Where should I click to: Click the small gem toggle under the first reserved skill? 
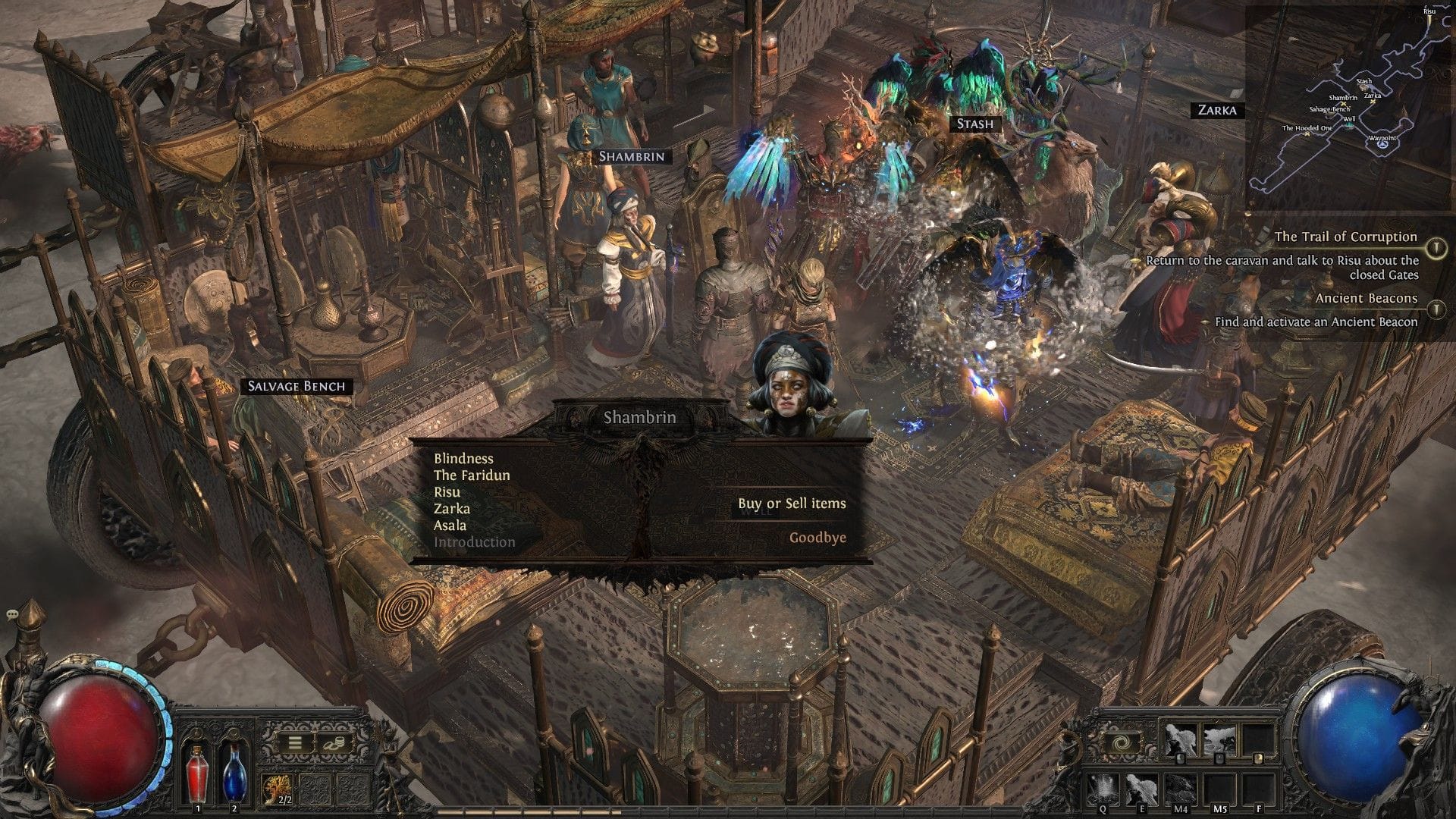tap(1180, 758)
